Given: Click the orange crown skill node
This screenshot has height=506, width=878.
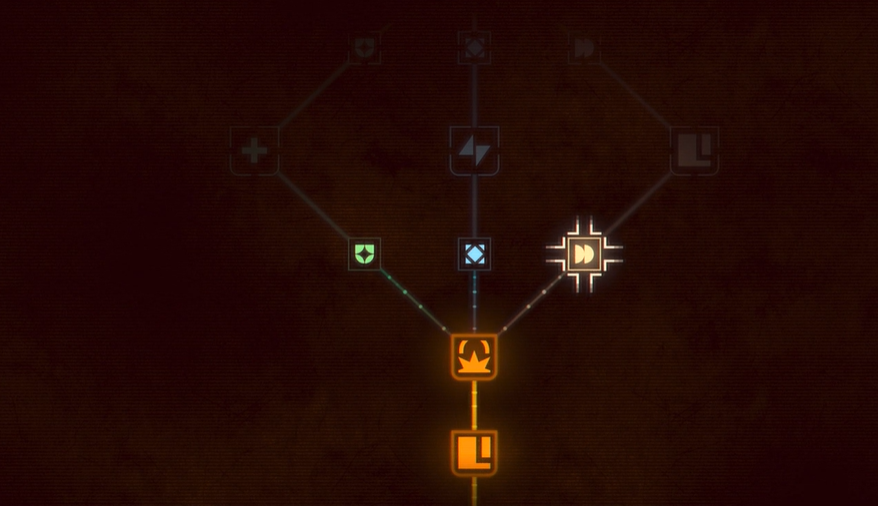Looking at the screenshot, I should (x=474, y=357).
